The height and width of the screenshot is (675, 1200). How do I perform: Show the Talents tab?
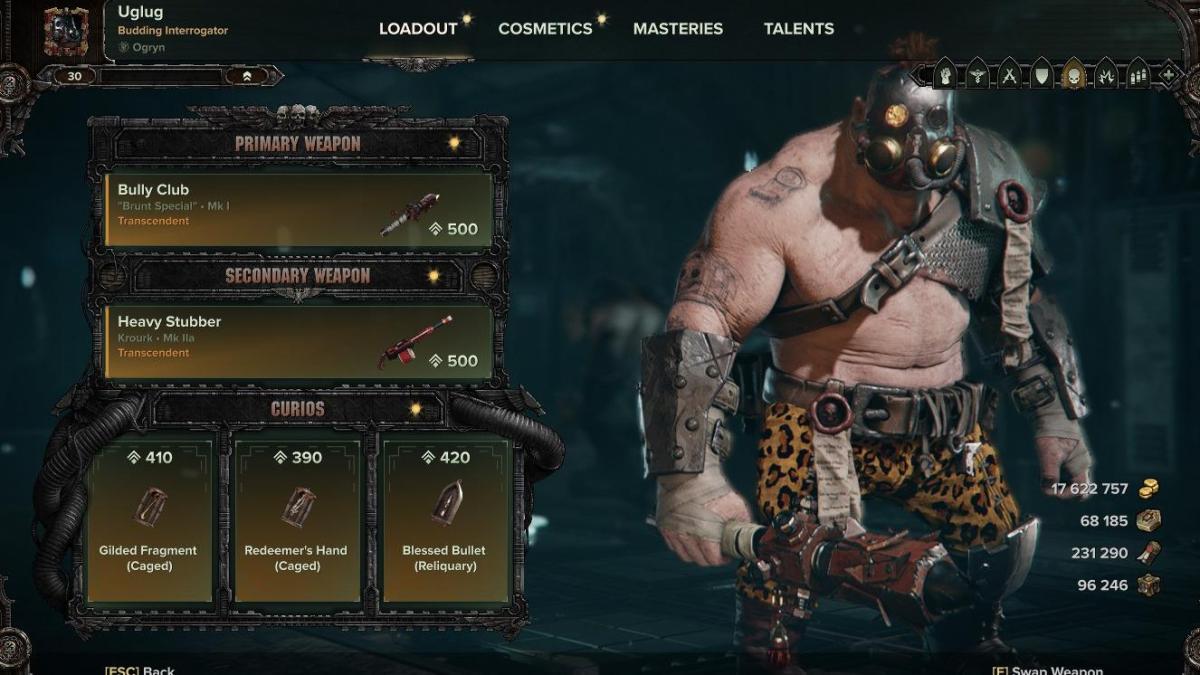tap(799, 29)
